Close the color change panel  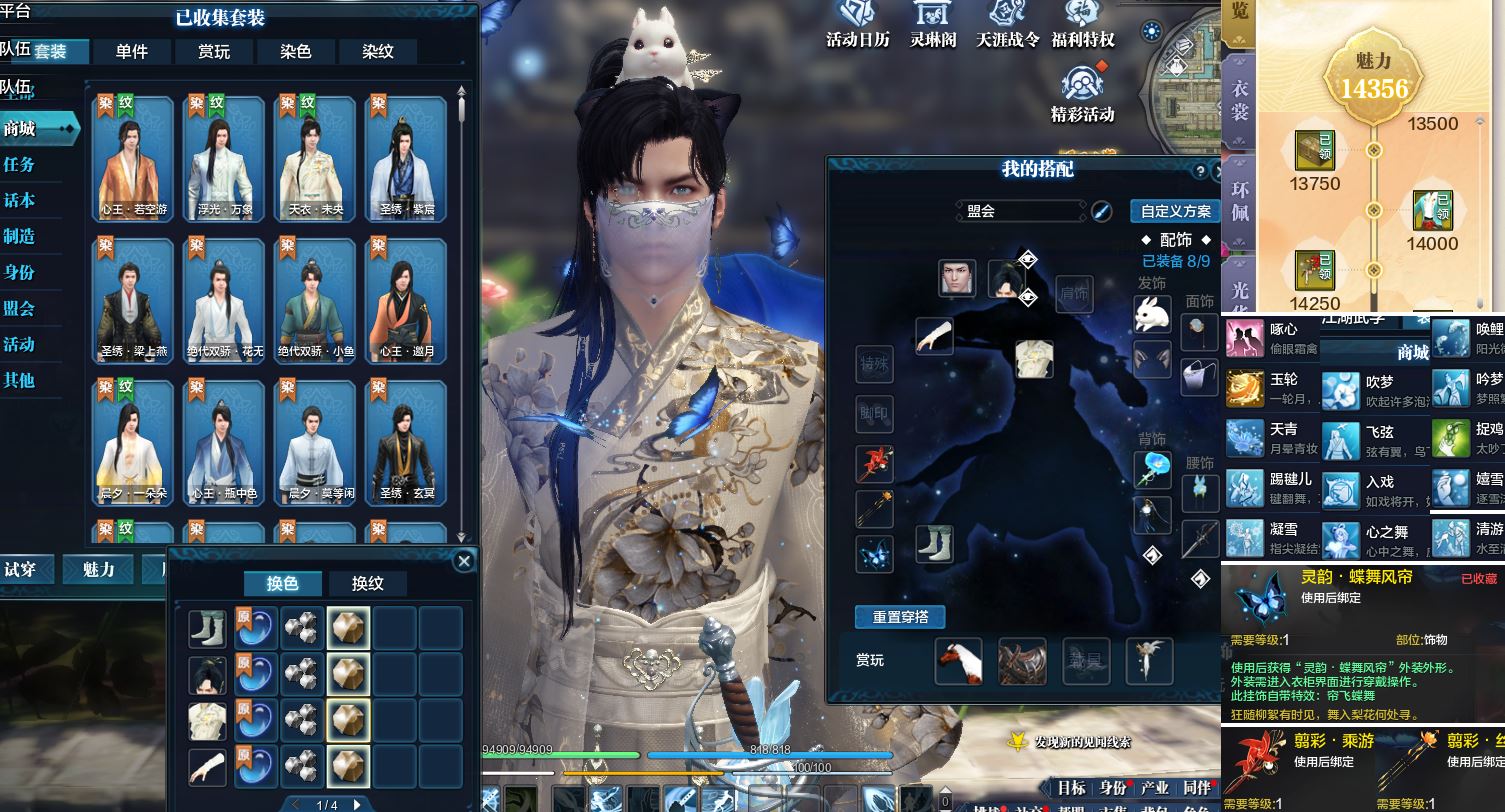tap(463, 562)
